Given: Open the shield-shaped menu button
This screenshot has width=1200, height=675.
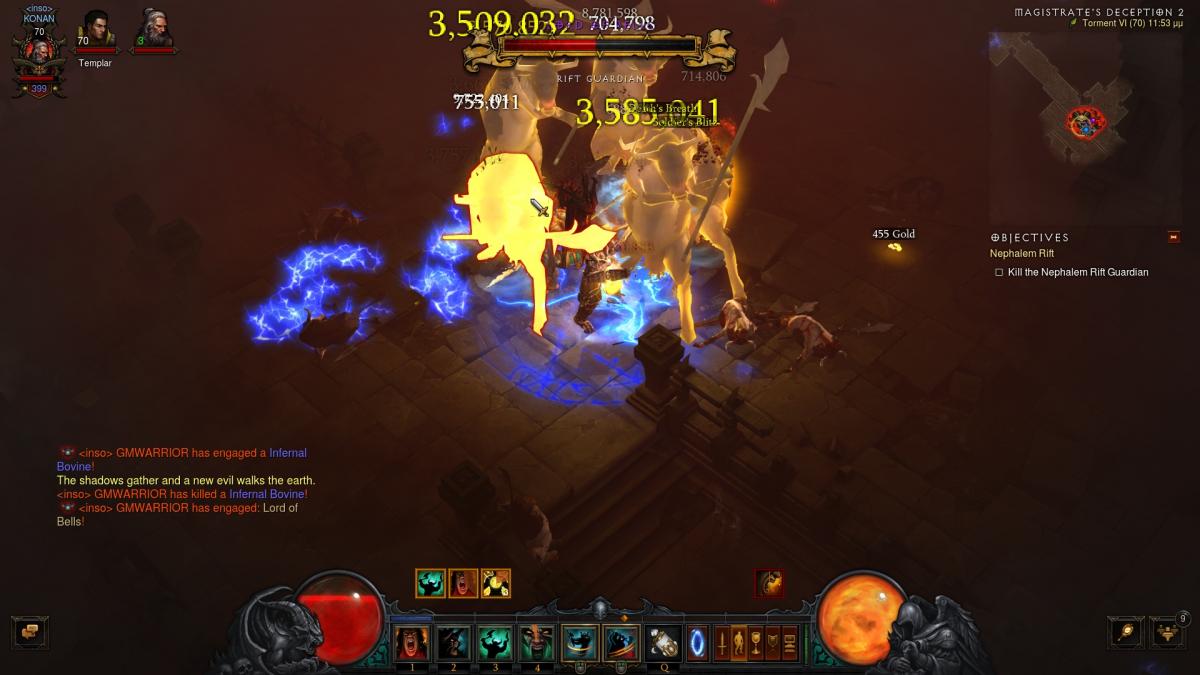Looking at the screenshot, I should [x=773, y=641].
